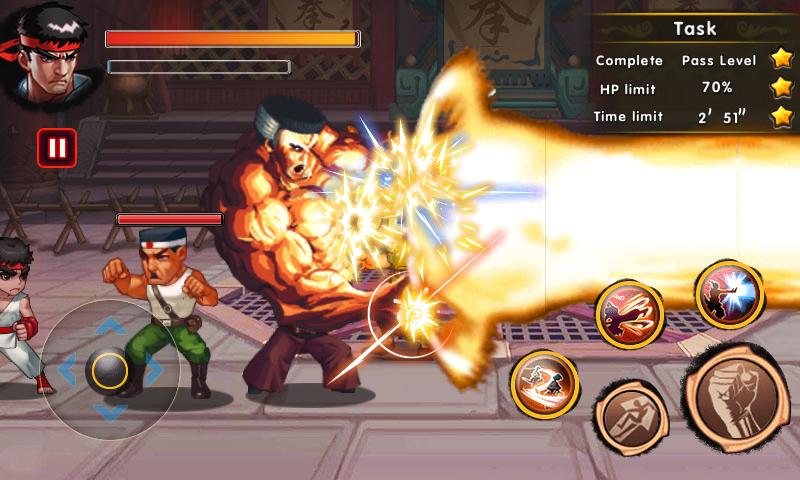Viewport: 800px width, 480px height.
Task: Open the Task objectives panel
Action: 695,28
